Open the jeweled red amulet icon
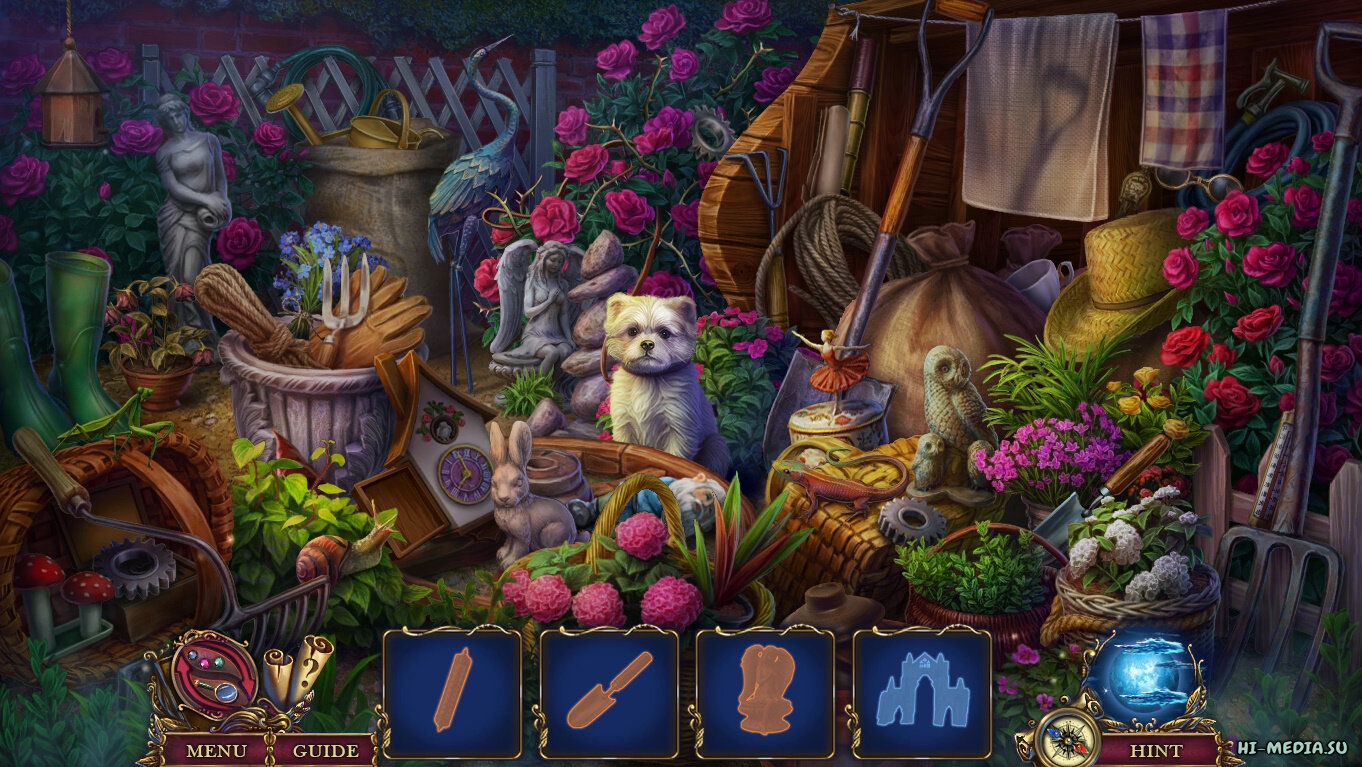The height and width of the screenshot is (767, 1362). coord(214,675)
